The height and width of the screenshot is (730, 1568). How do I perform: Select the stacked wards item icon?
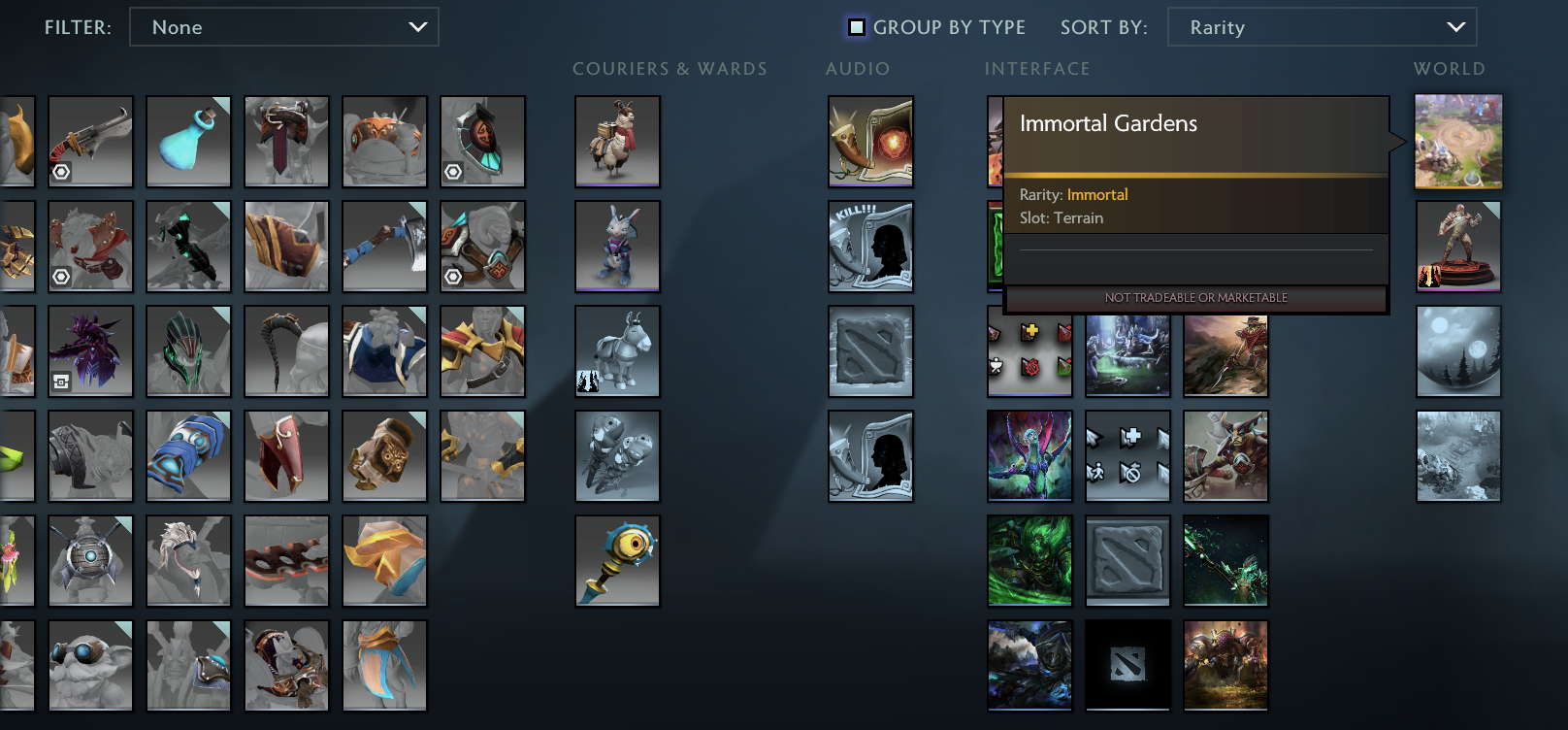[617, 455]
